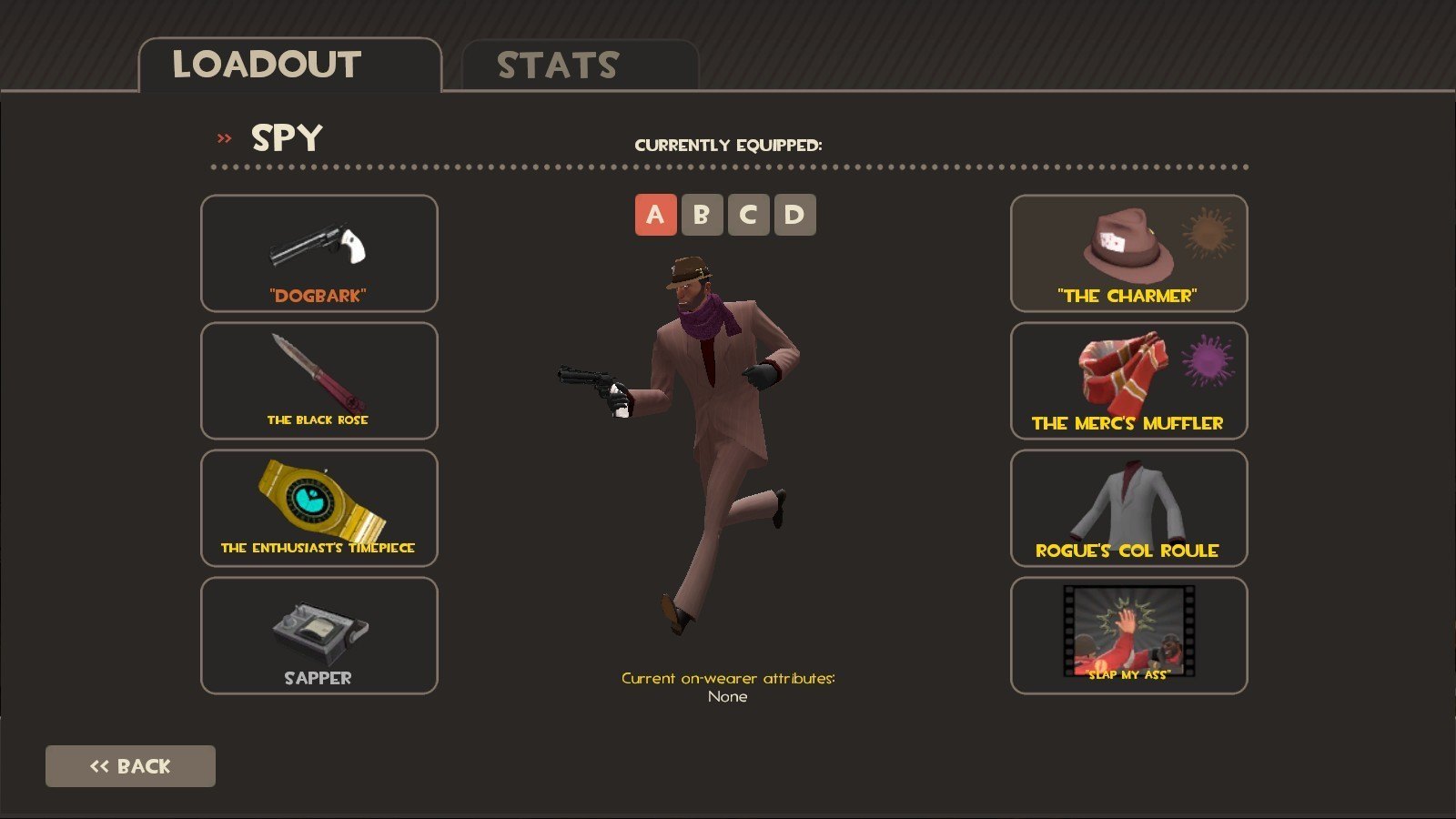Activate loadout preset A
The image size is (1456, 819).
[655, 215]
